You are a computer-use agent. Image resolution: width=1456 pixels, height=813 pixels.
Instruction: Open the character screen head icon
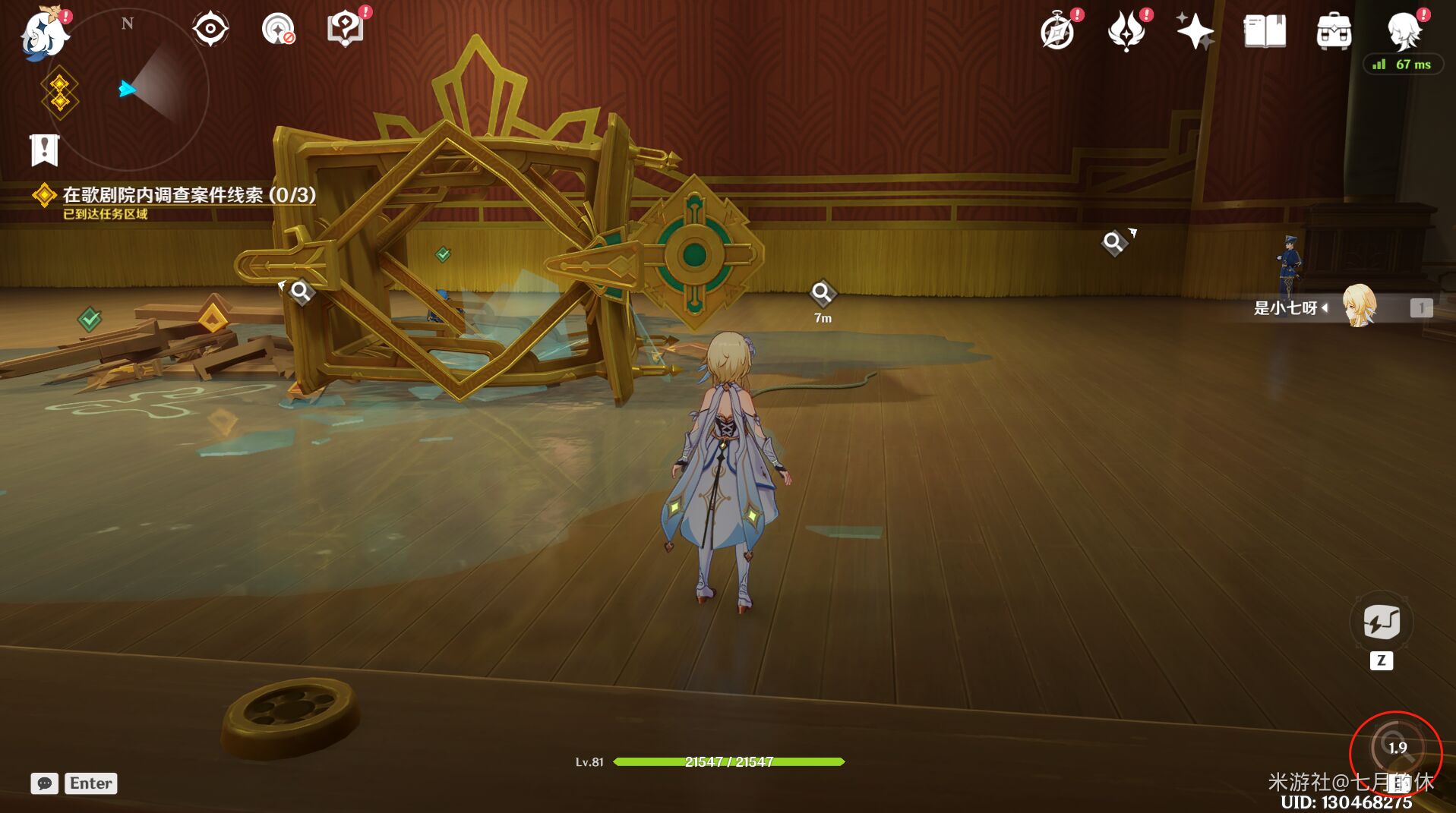point(1403,32)
